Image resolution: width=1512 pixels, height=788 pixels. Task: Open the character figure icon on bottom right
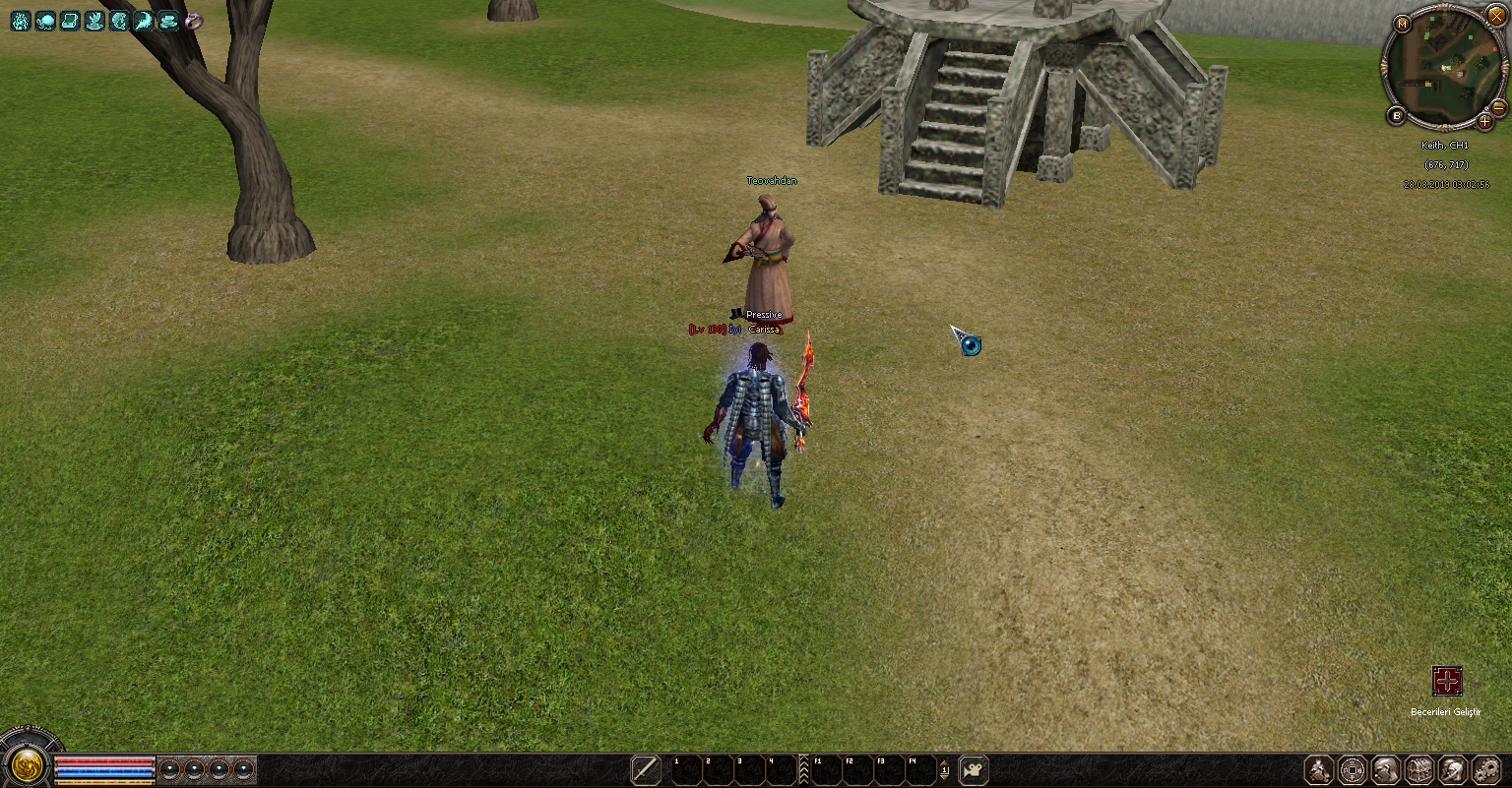click(1319, 769)
